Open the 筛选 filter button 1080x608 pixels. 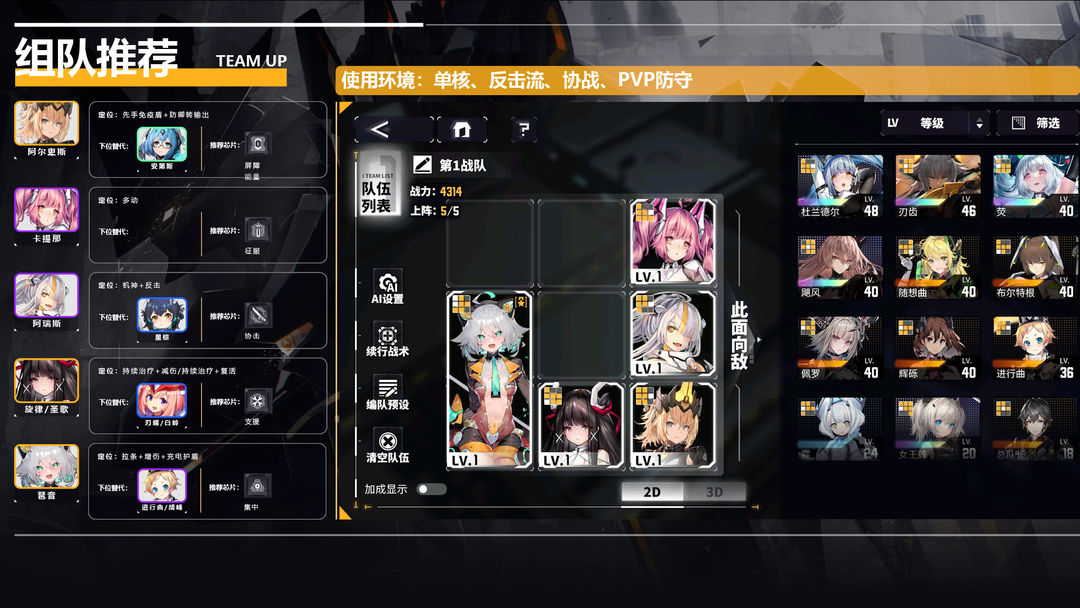tap(1036, 123)
